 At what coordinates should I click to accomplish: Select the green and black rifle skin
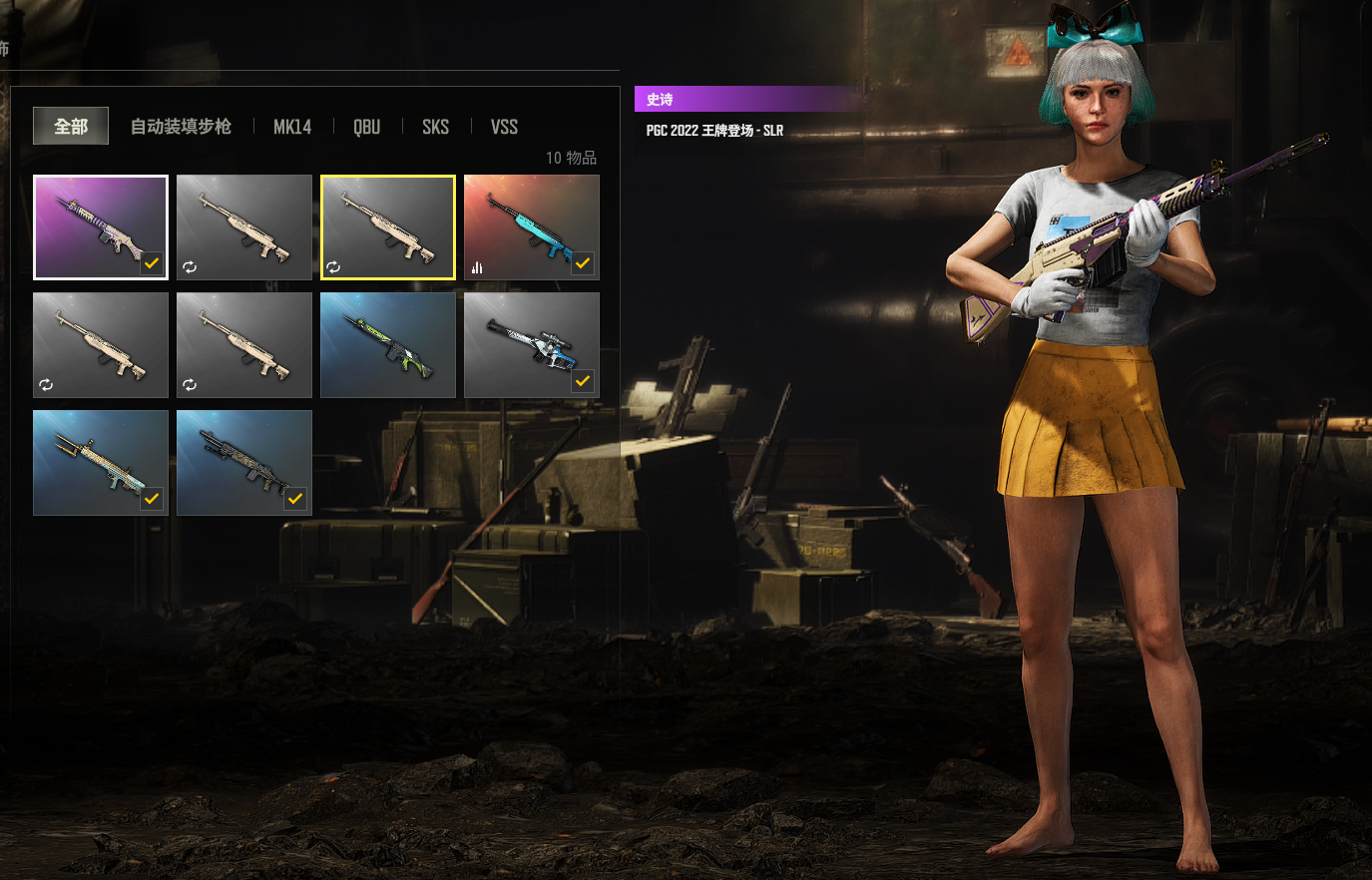pyautogui.click(x=388, y=345)
